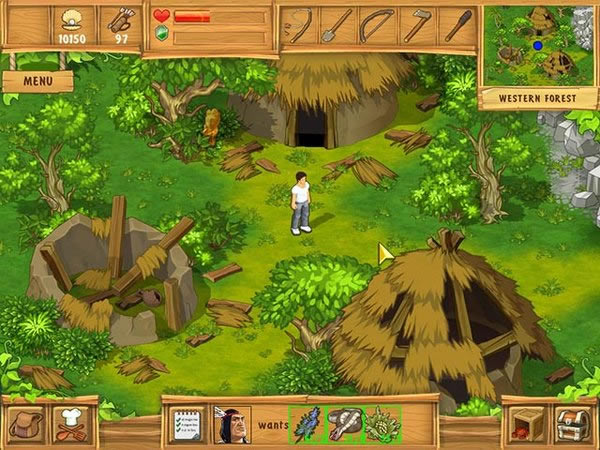Screen dimensions: 600x450
Task: Click the Western Forest minimap
Action: click(538, 45)
